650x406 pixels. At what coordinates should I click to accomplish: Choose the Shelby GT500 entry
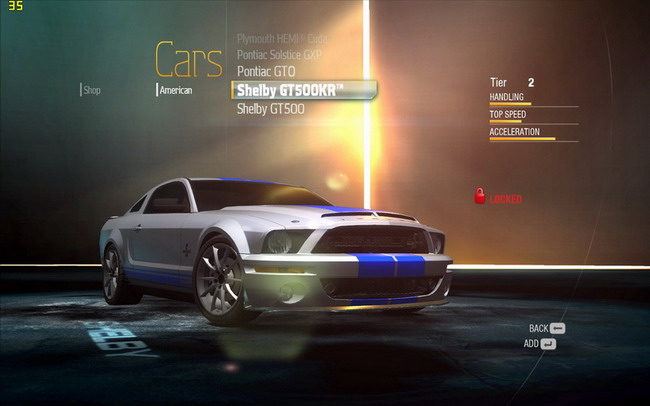click(x=270, y=108)
